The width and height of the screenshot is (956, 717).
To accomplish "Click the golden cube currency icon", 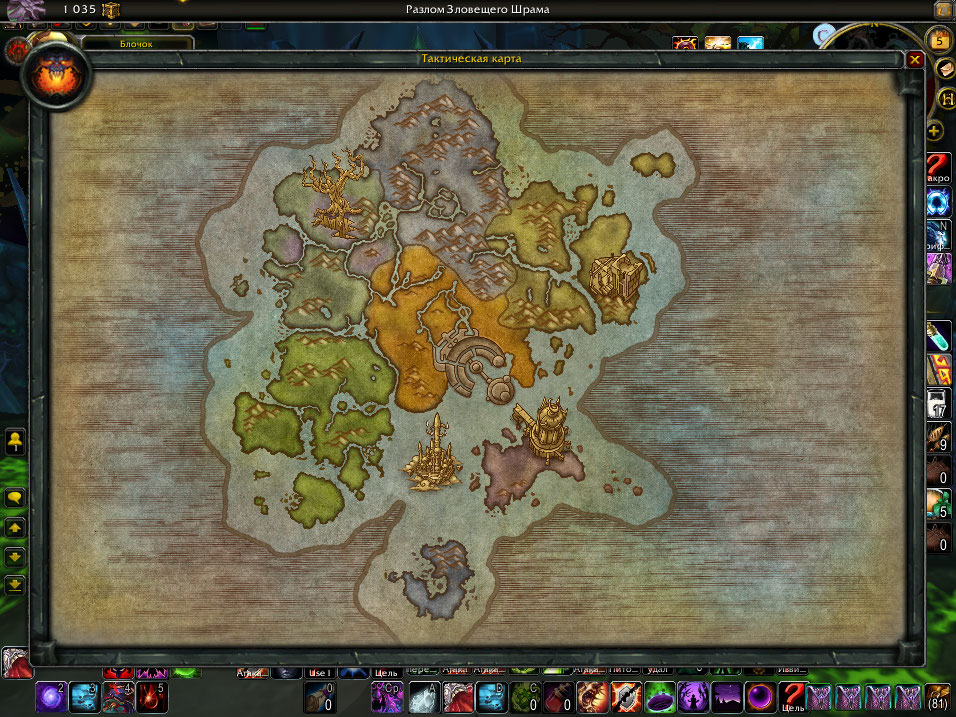I will pyautogui.click(x=110, y=10).
